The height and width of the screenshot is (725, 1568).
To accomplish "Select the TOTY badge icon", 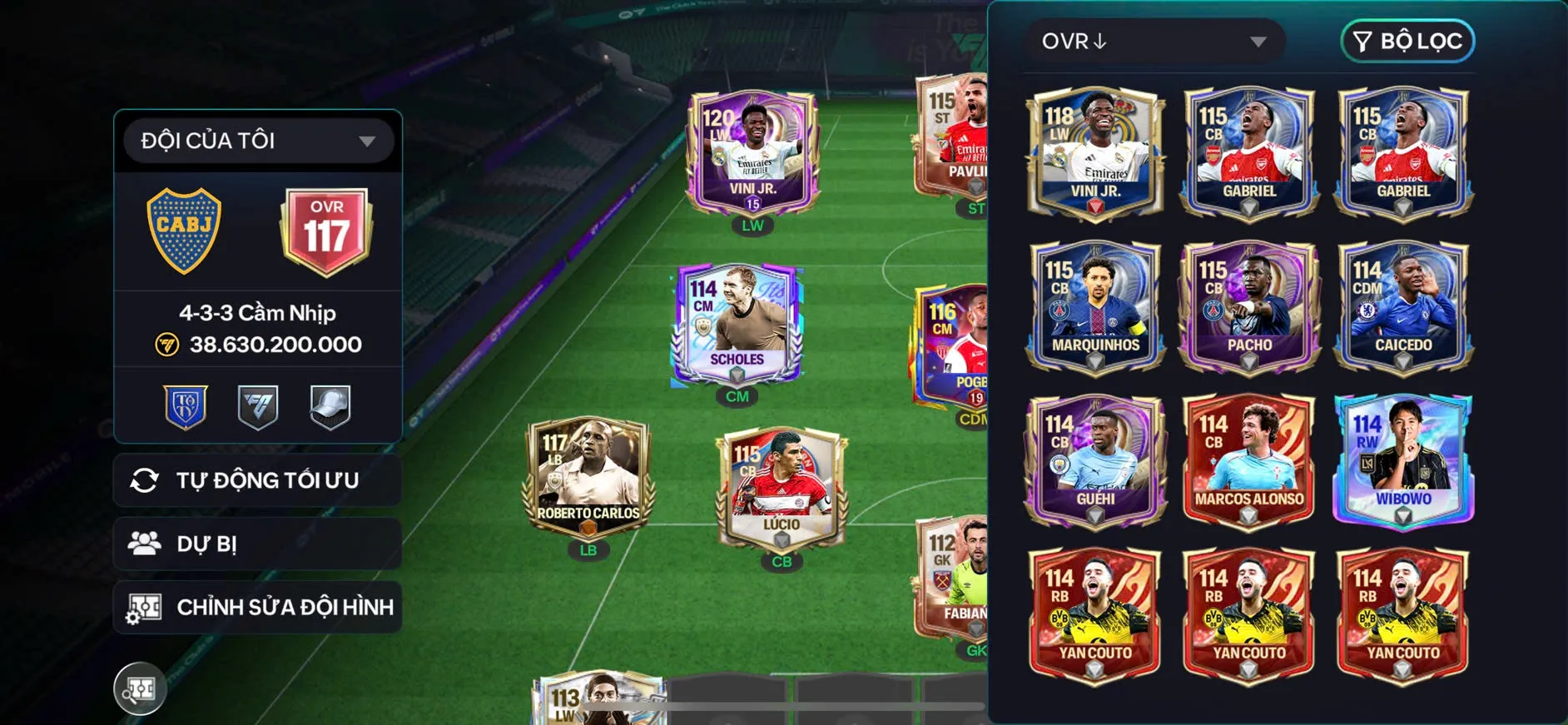I will pos(186,407).
